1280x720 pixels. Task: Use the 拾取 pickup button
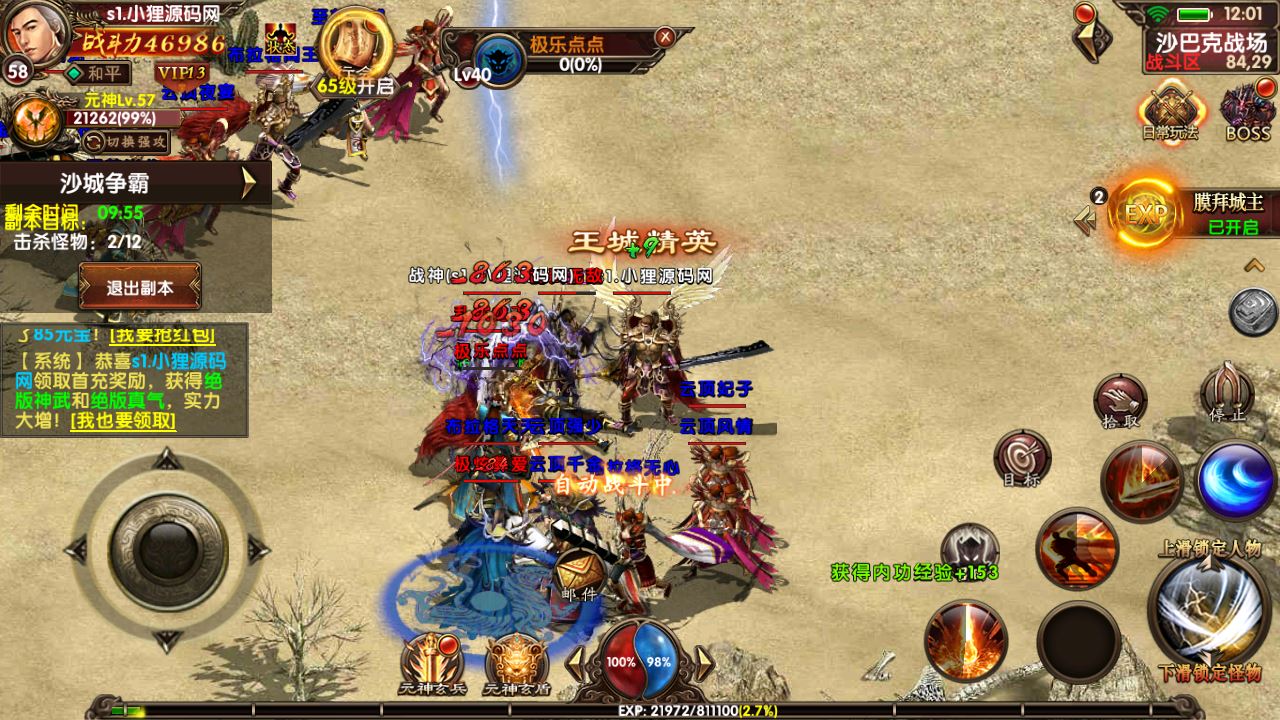pyautogui.click(x=1120, y=401)
